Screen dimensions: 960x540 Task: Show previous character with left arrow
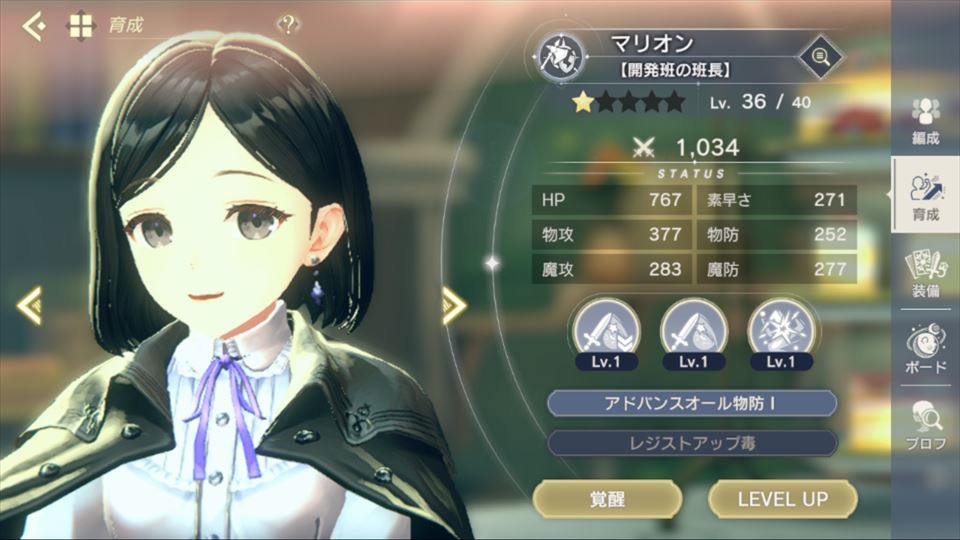[x=30, y=305]
